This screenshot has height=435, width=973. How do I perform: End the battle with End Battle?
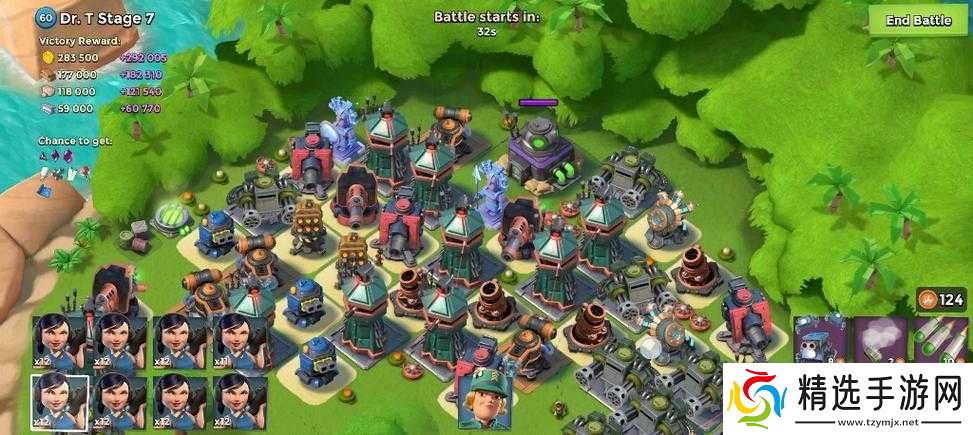918,21
